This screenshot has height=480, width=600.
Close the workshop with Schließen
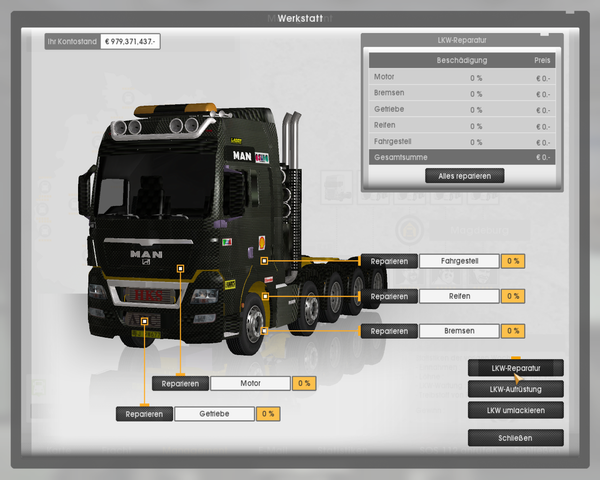[x=515, y=438]
